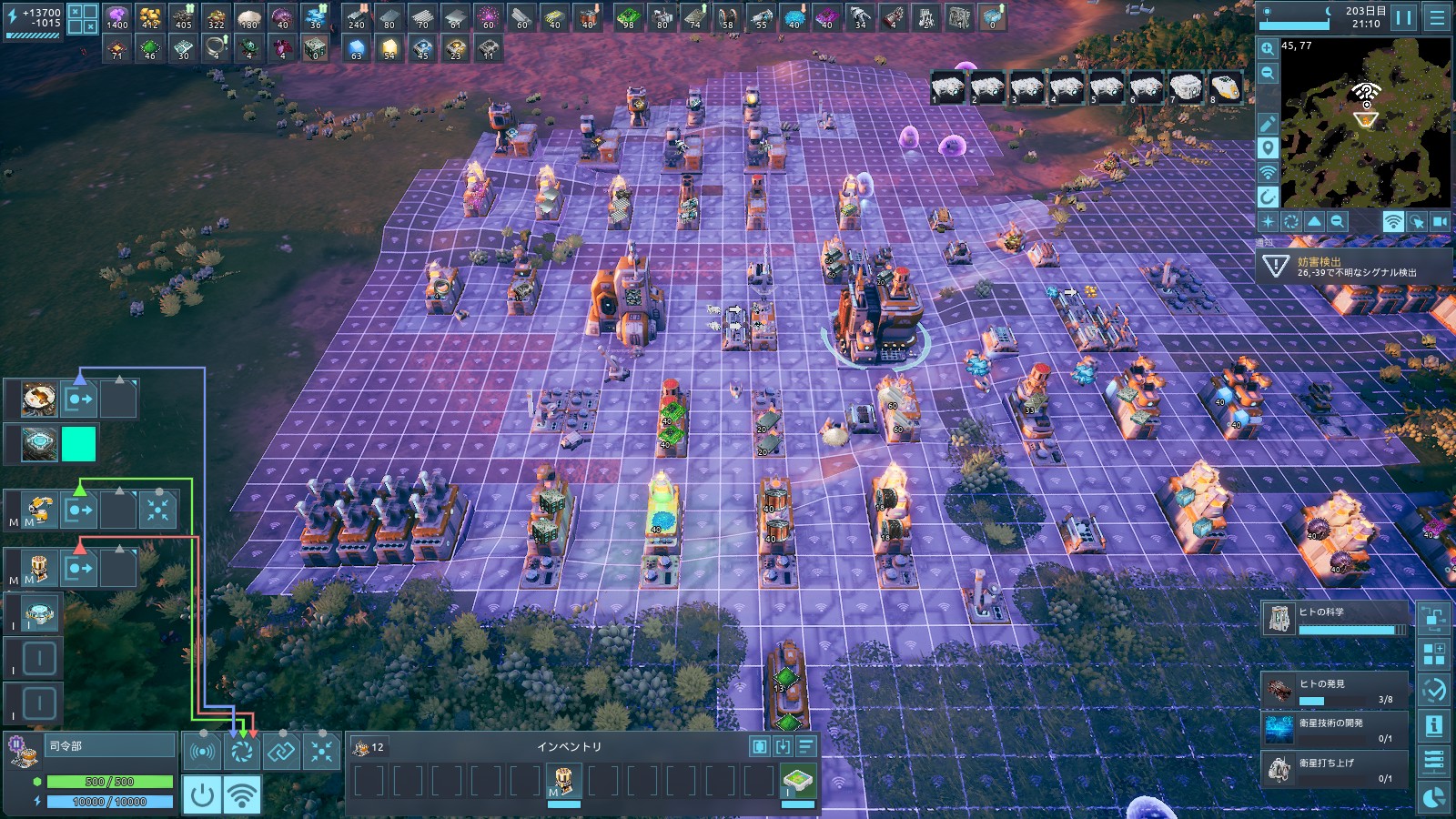
Task: Zoom in on the minimap
Action: click(x=1268, y=48)
